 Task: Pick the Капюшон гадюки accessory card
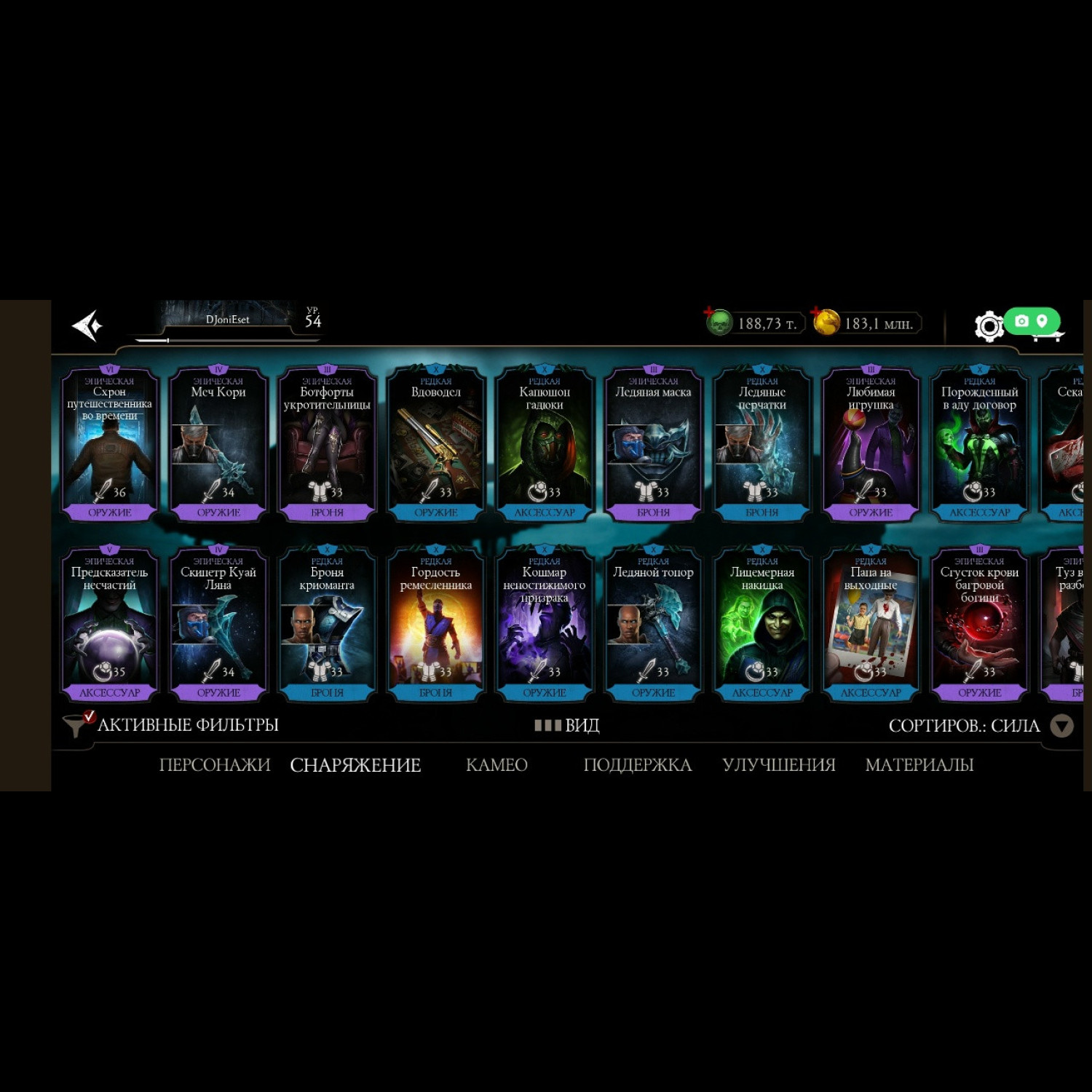(x=545, y=444)
